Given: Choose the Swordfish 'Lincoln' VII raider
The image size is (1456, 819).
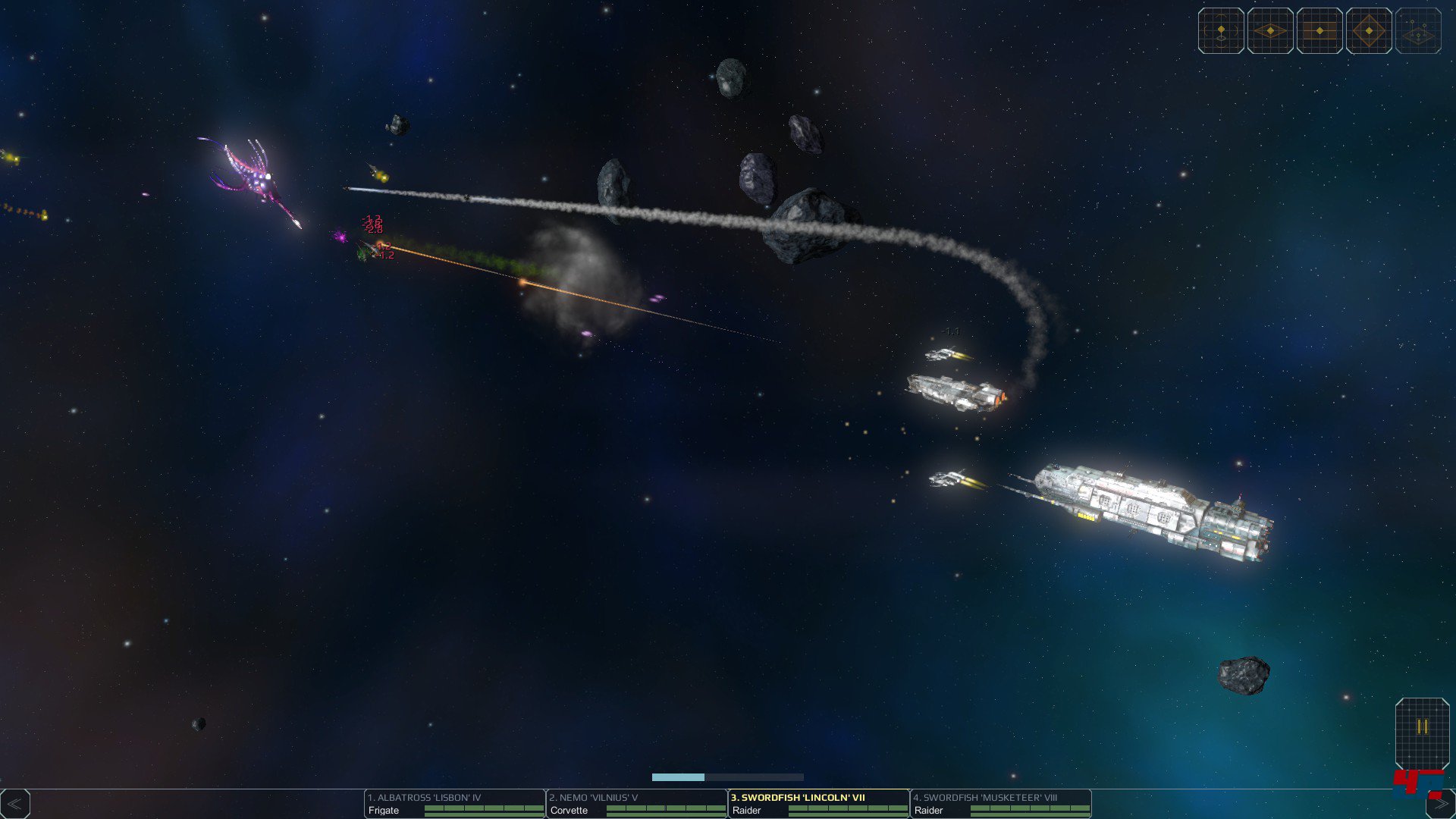Looking at the screenshot, I should pyautogui.click(x=818, y=804).
